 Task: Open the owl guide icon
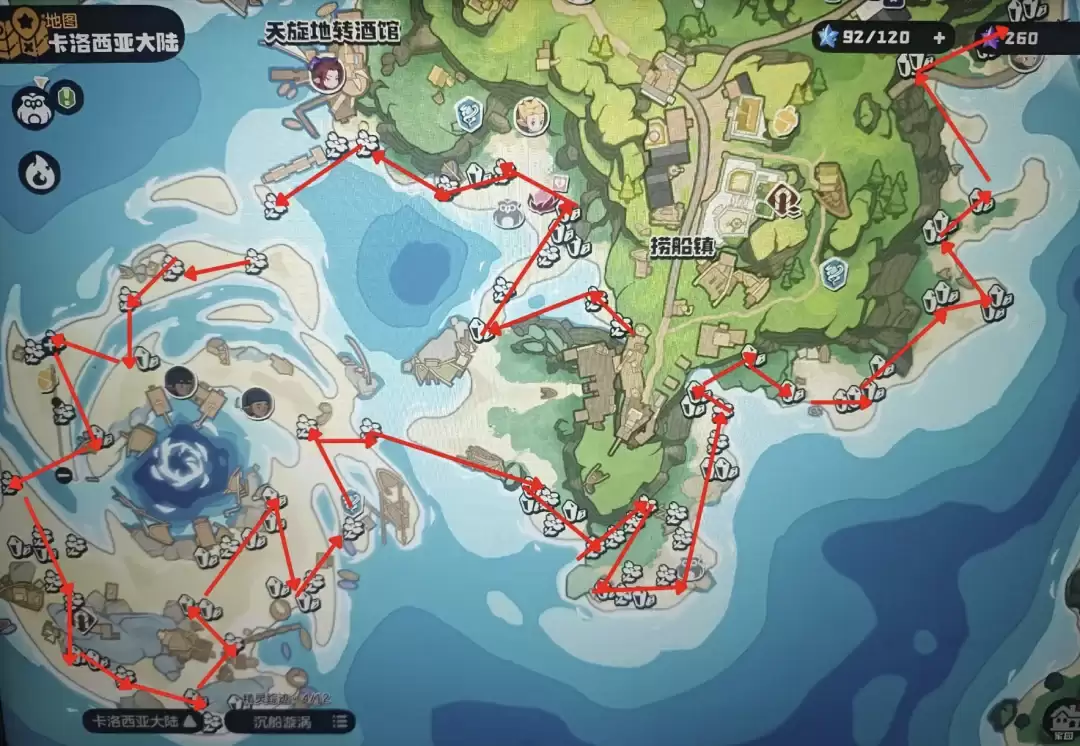pos(33,106)
